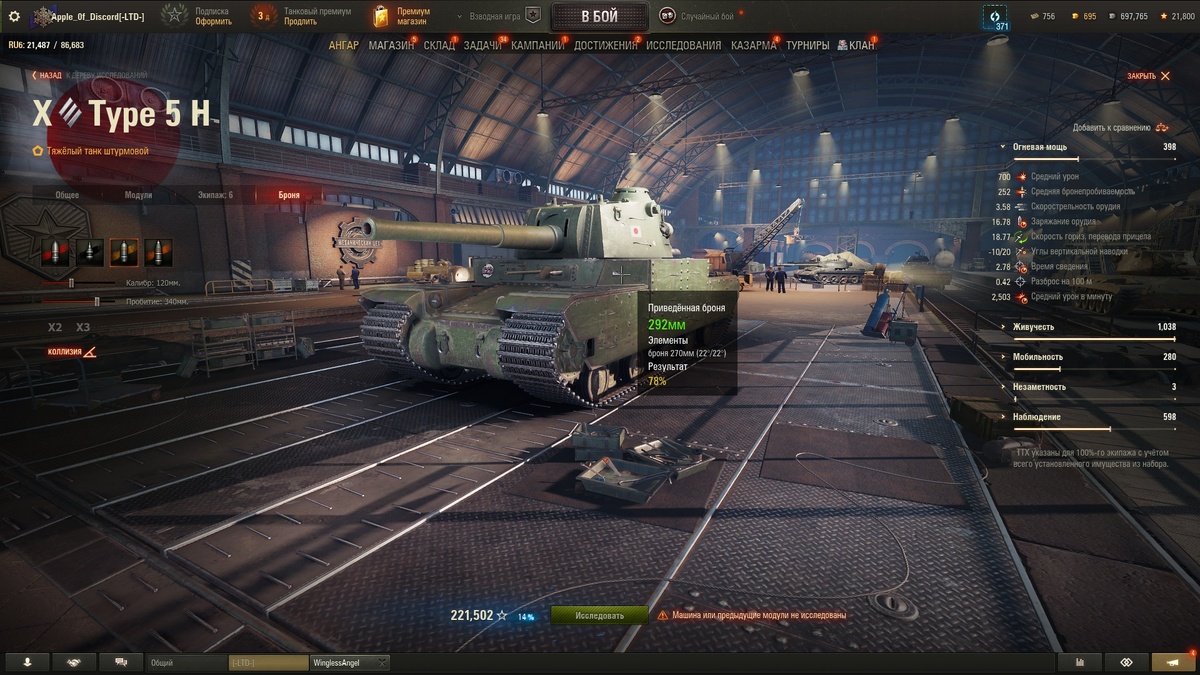Choose the first shell with red stripe
The height and width of the screenshot is (675, 1200).
56,252
